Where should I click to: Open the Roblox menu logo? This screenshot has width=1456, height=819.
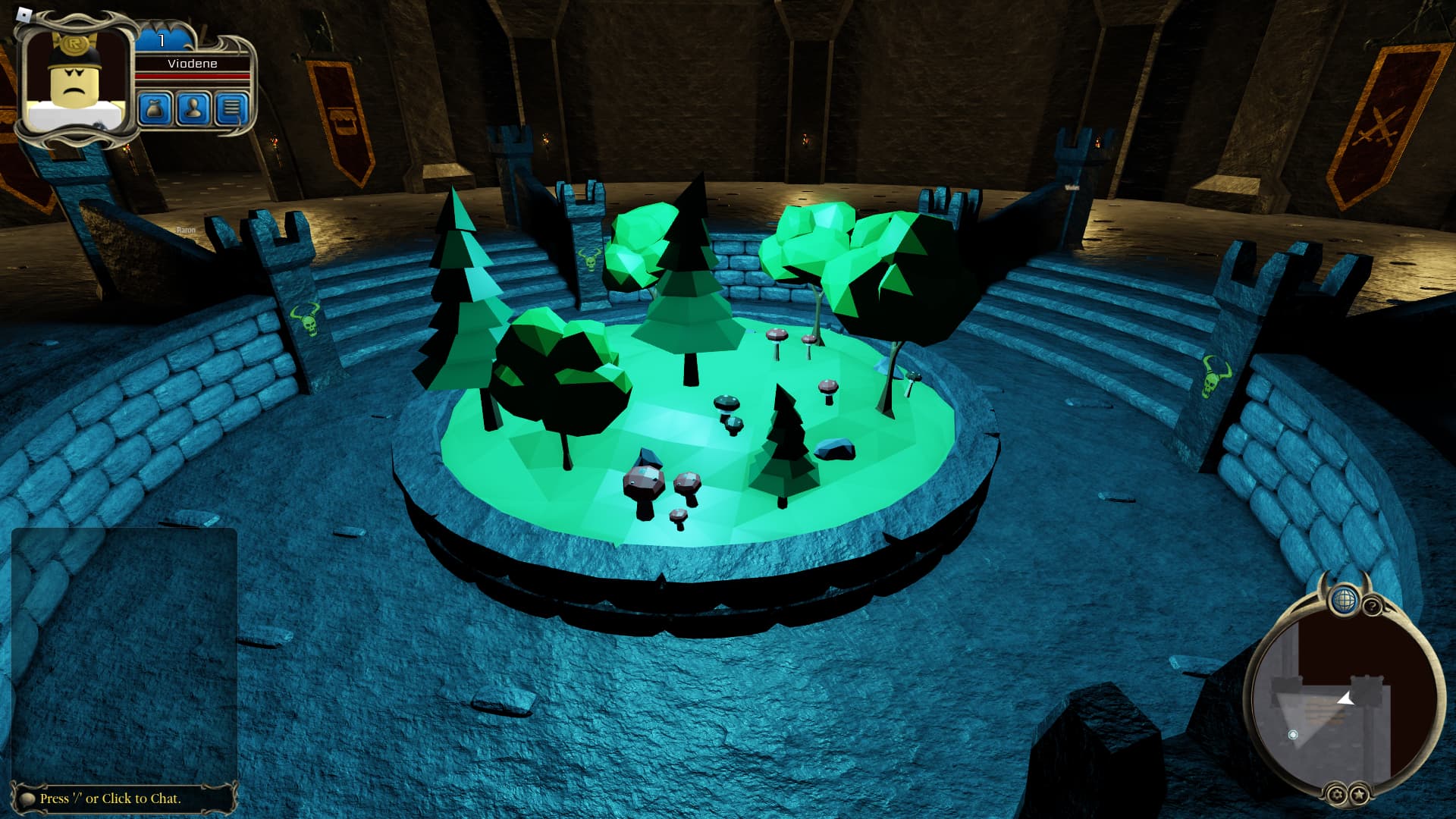tap(24, 14)
